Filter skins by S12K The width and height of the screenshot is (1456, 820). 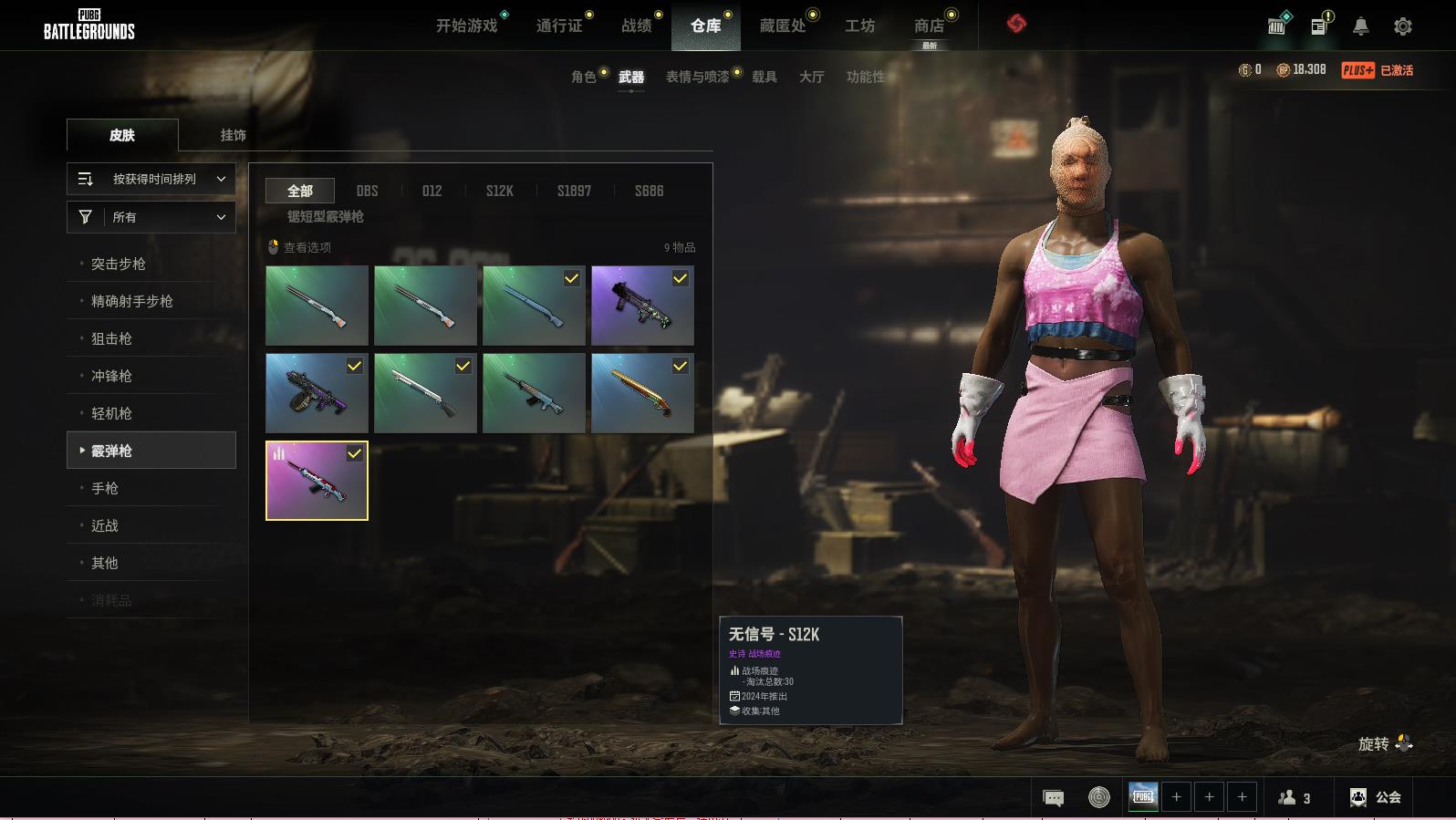point(499,191)
